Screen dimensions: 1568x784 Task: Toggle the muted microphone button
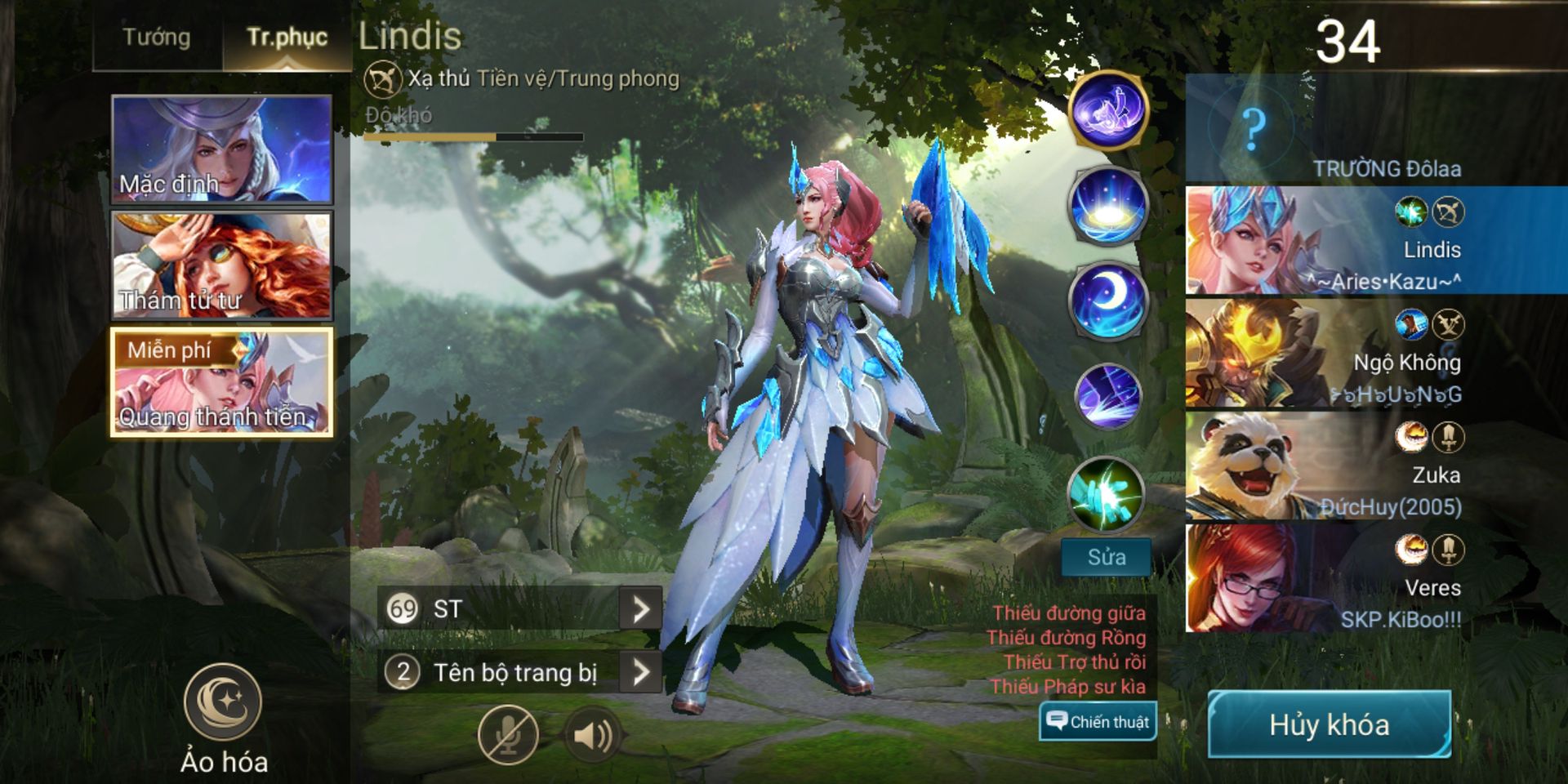click(x=508, y=736)
